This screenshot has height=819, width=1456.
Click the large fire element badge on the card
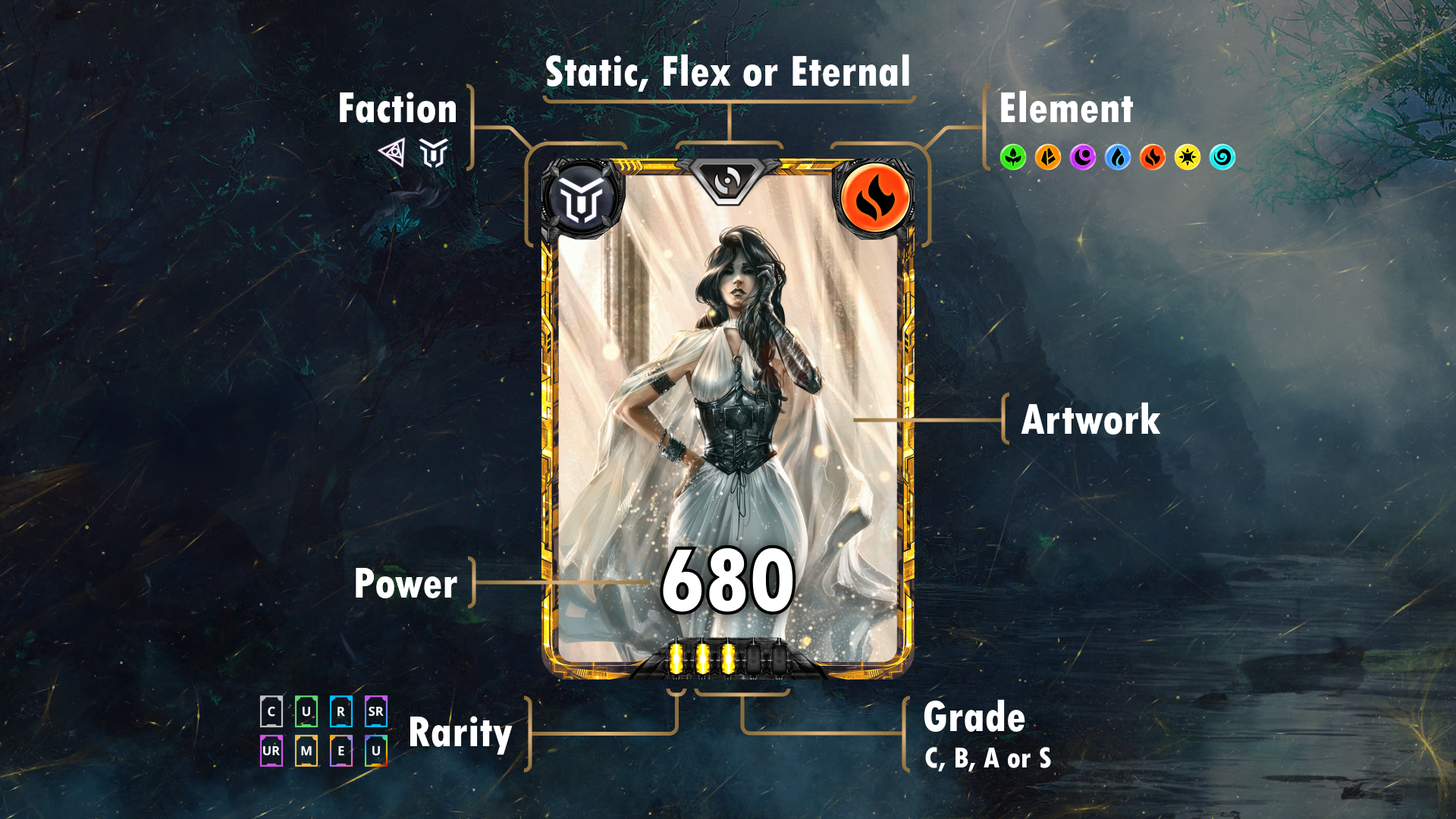[874, 199]
